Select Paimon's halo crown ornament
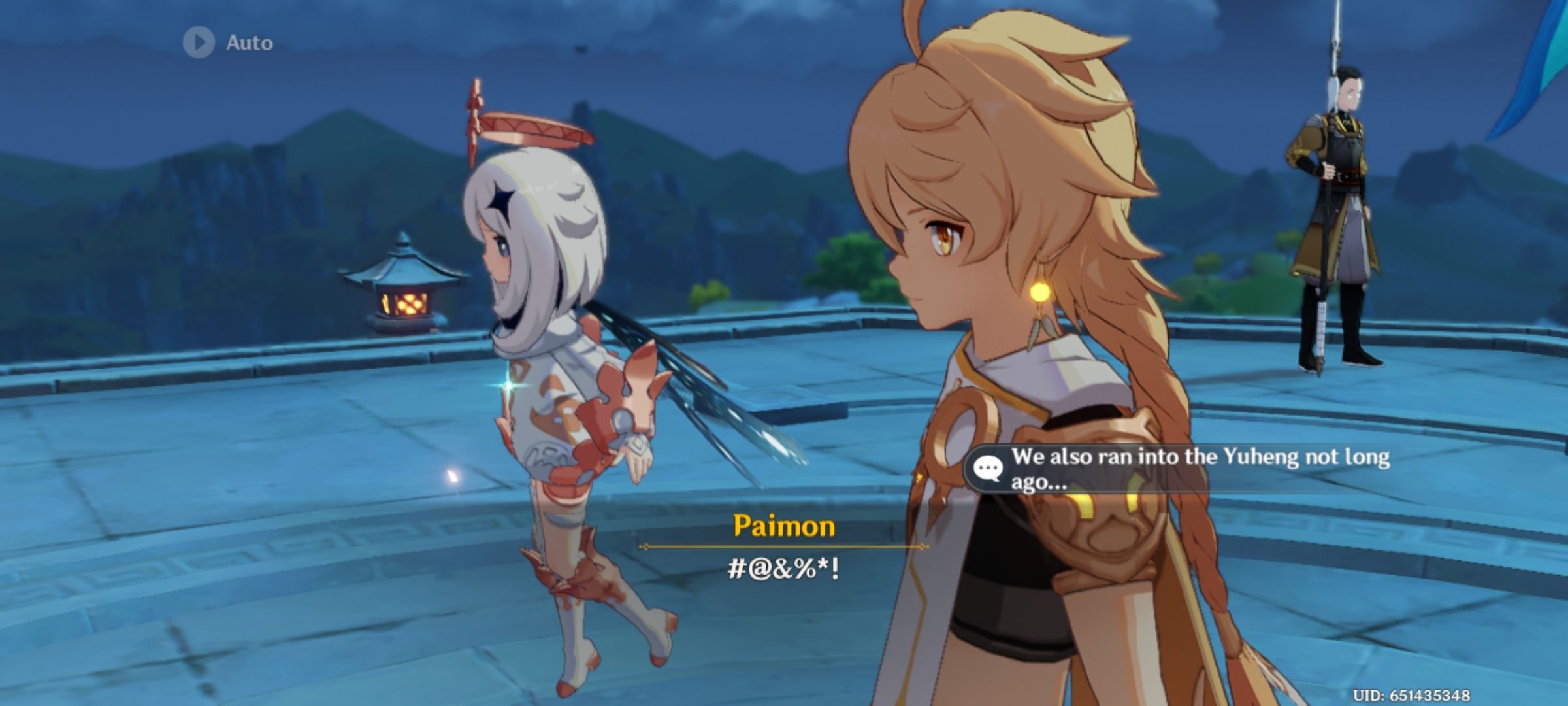 point(523,127)
